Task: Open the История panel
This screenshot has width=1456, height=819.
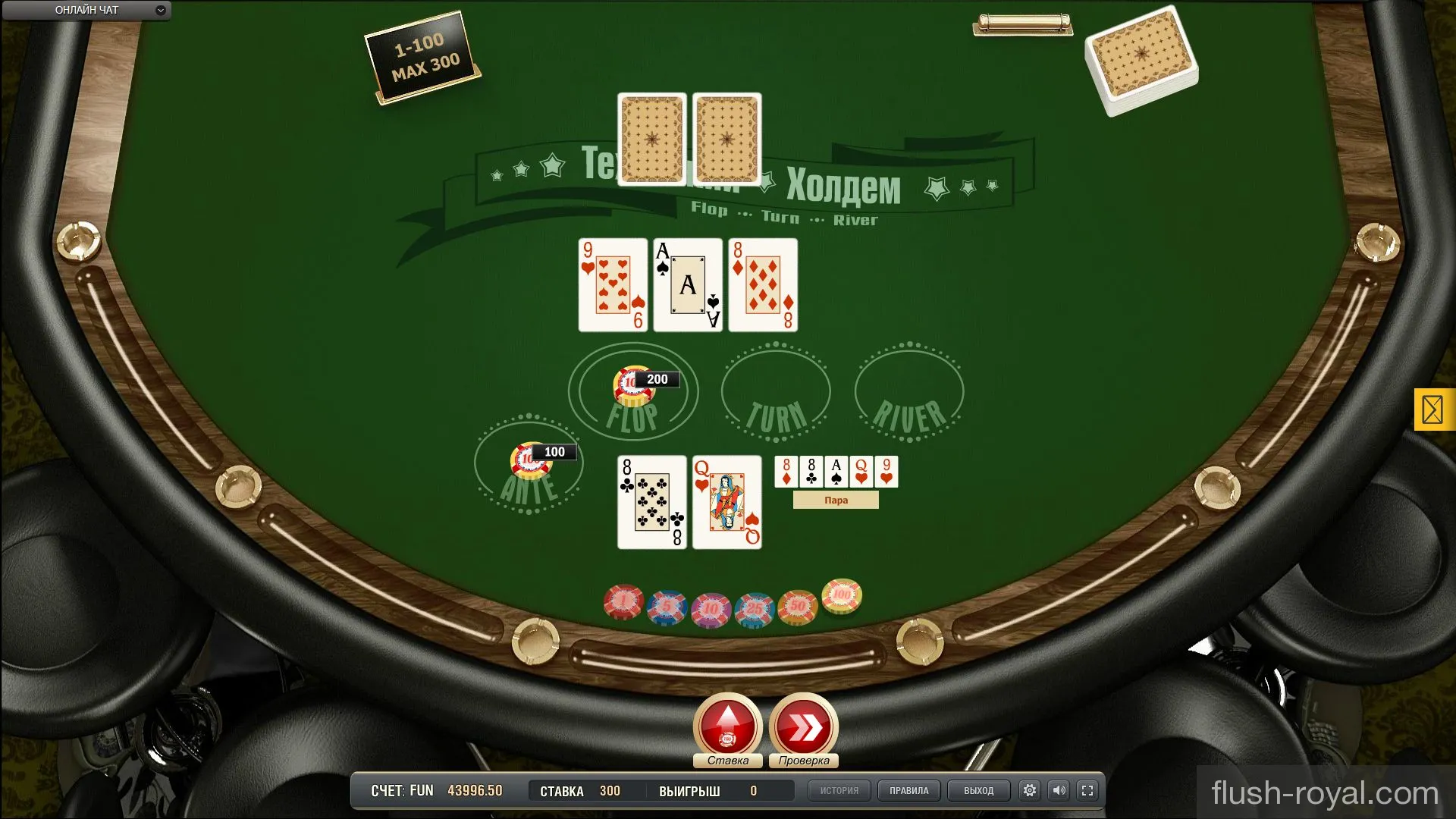Action: coord(839,791)
